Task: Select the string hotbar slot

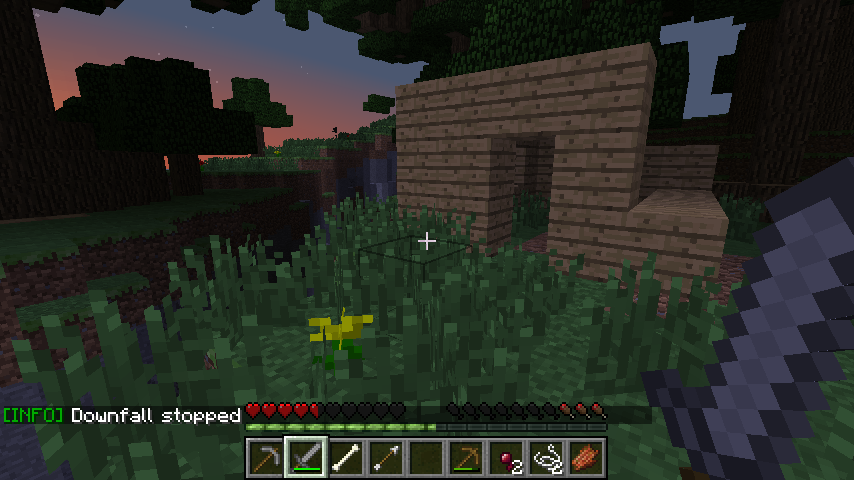Action: (x=547, y=458)
